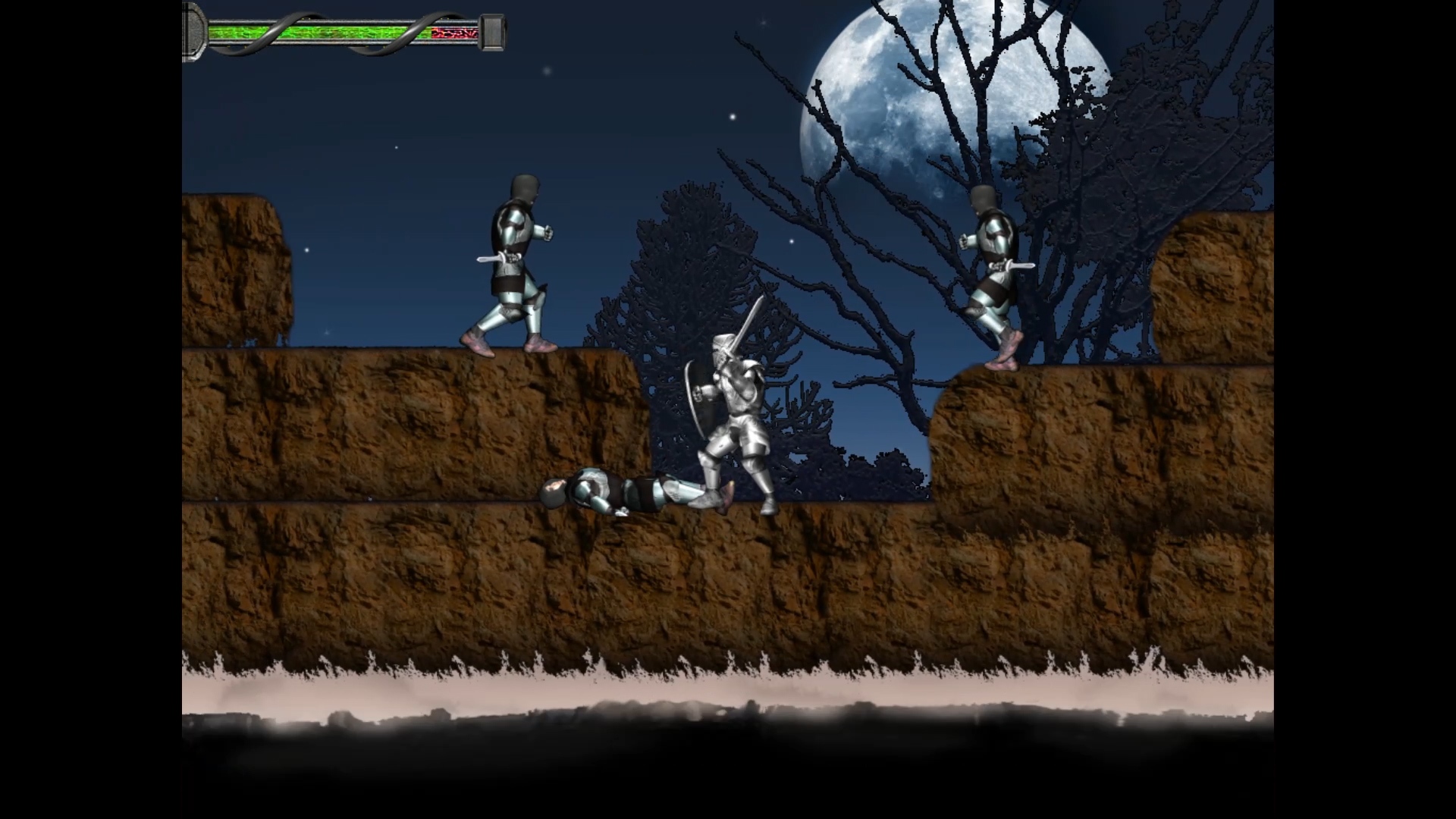Click the right end cap of the health bar
The width and height of the screenshot is (1456, 819).
click(x=493, y=32)
